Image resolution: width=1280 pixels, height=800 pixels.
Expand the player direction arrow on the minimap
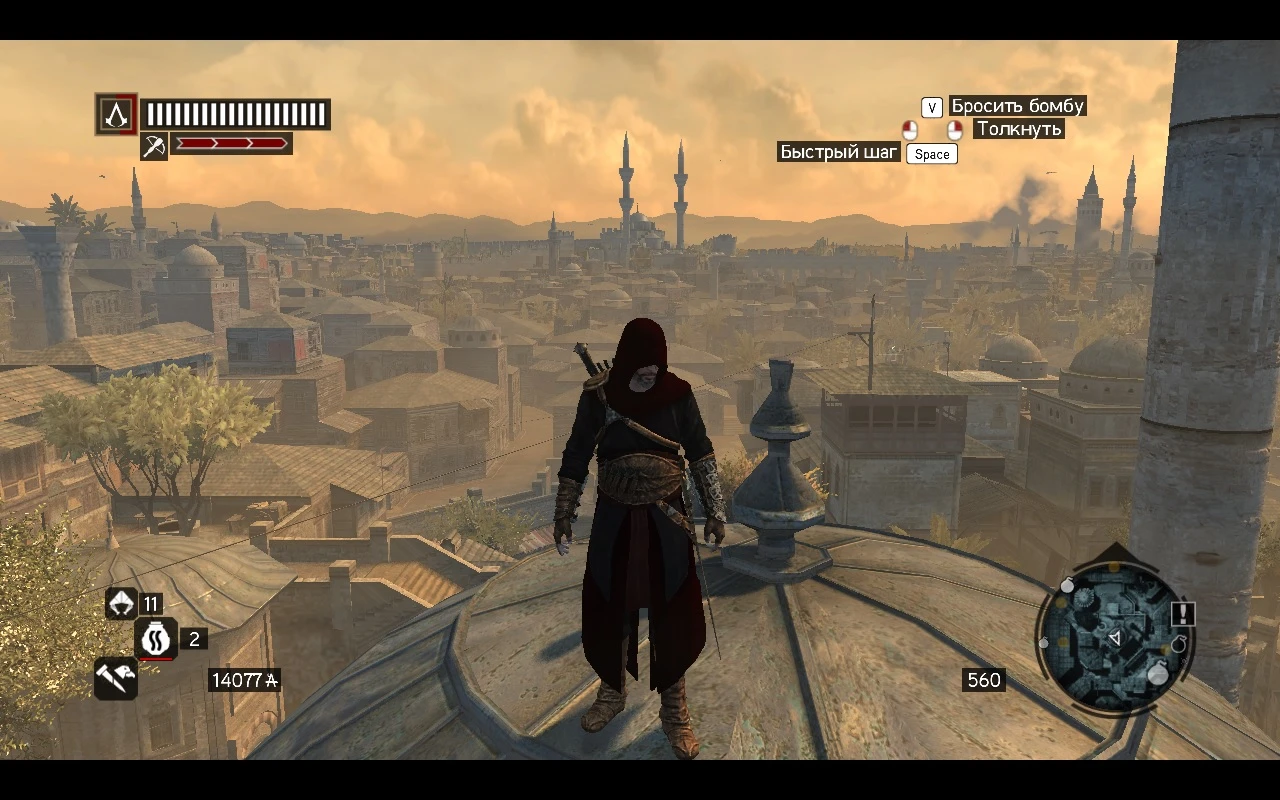tap(1116, 636)
